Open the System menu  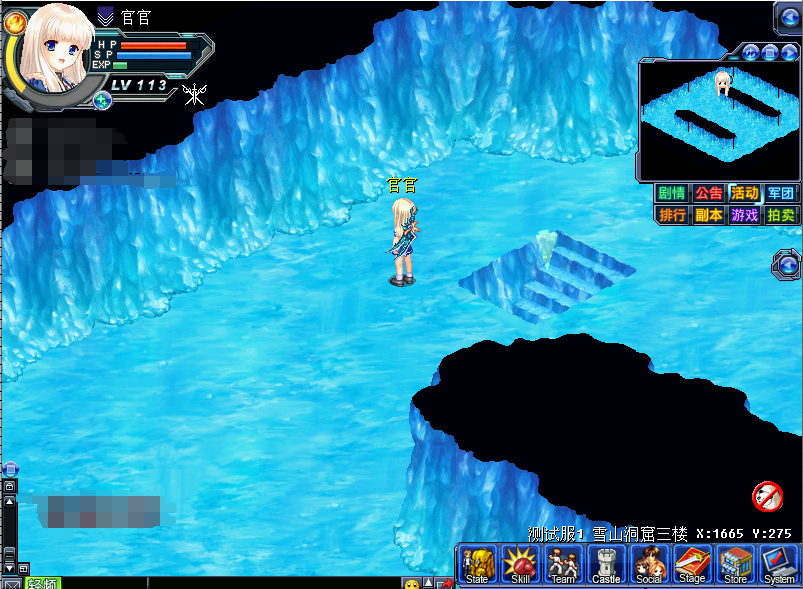[779, 564]
